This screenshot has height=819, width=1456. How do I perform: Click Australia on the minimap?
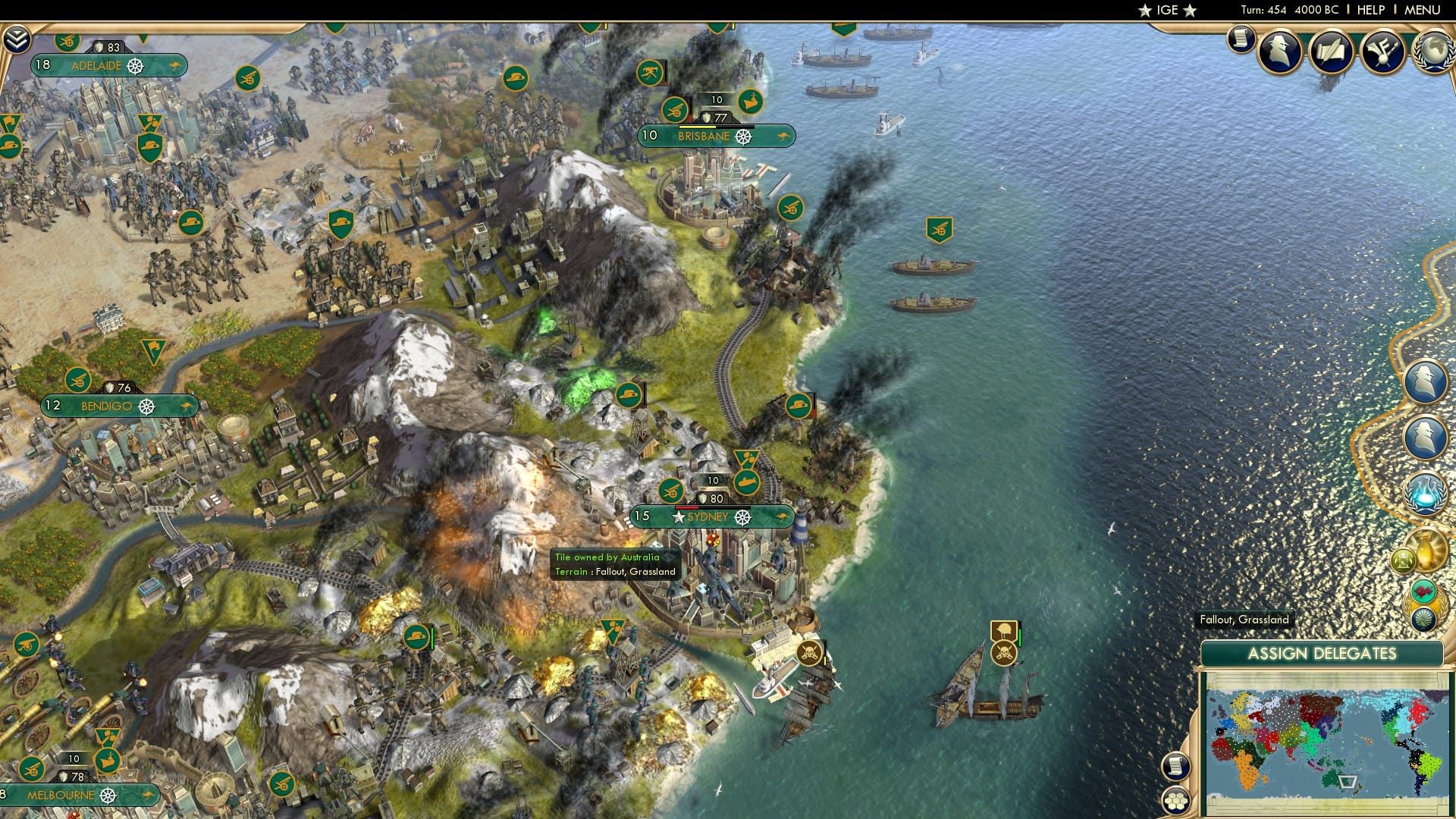point(1330,780)
